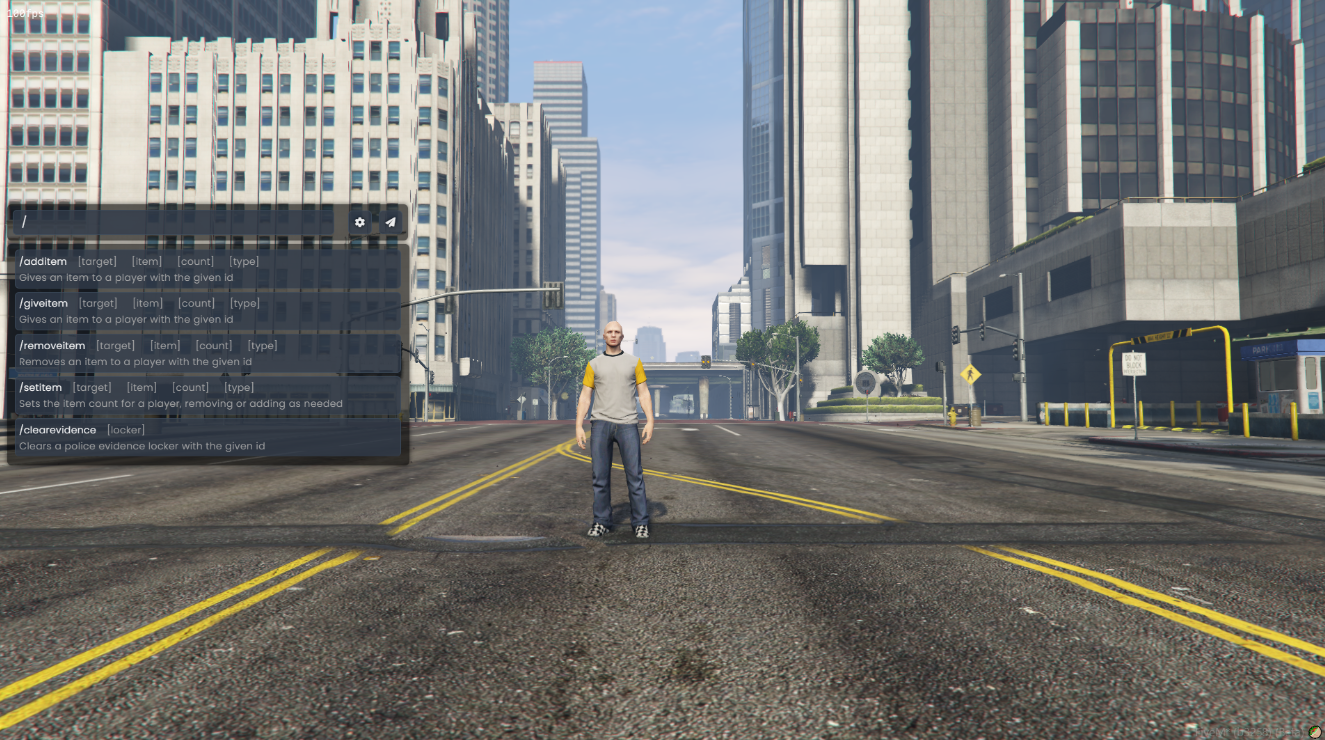Pick the /removeitem command suggestion
This screenshot has width=1325, height=740.
pos(206,353)
